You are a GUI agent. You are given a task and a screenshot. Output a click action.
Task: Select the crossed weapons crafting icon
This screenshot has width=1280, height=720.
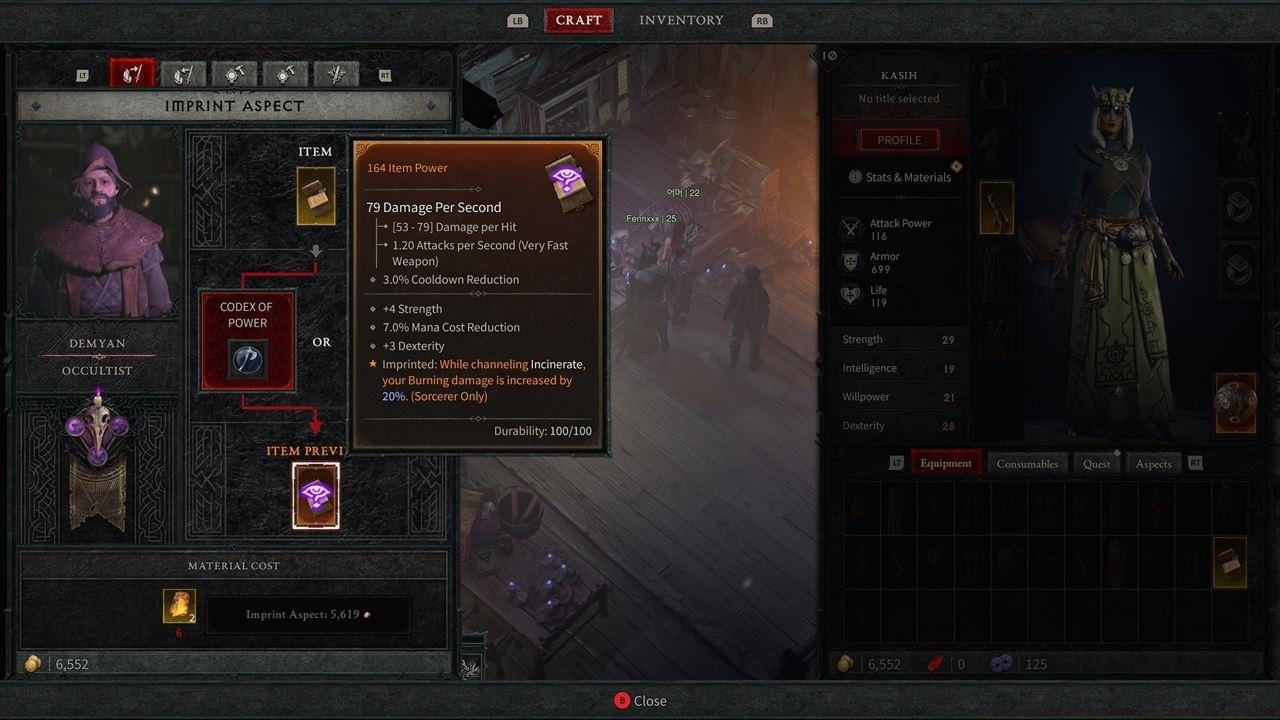(x=337, y=73)
